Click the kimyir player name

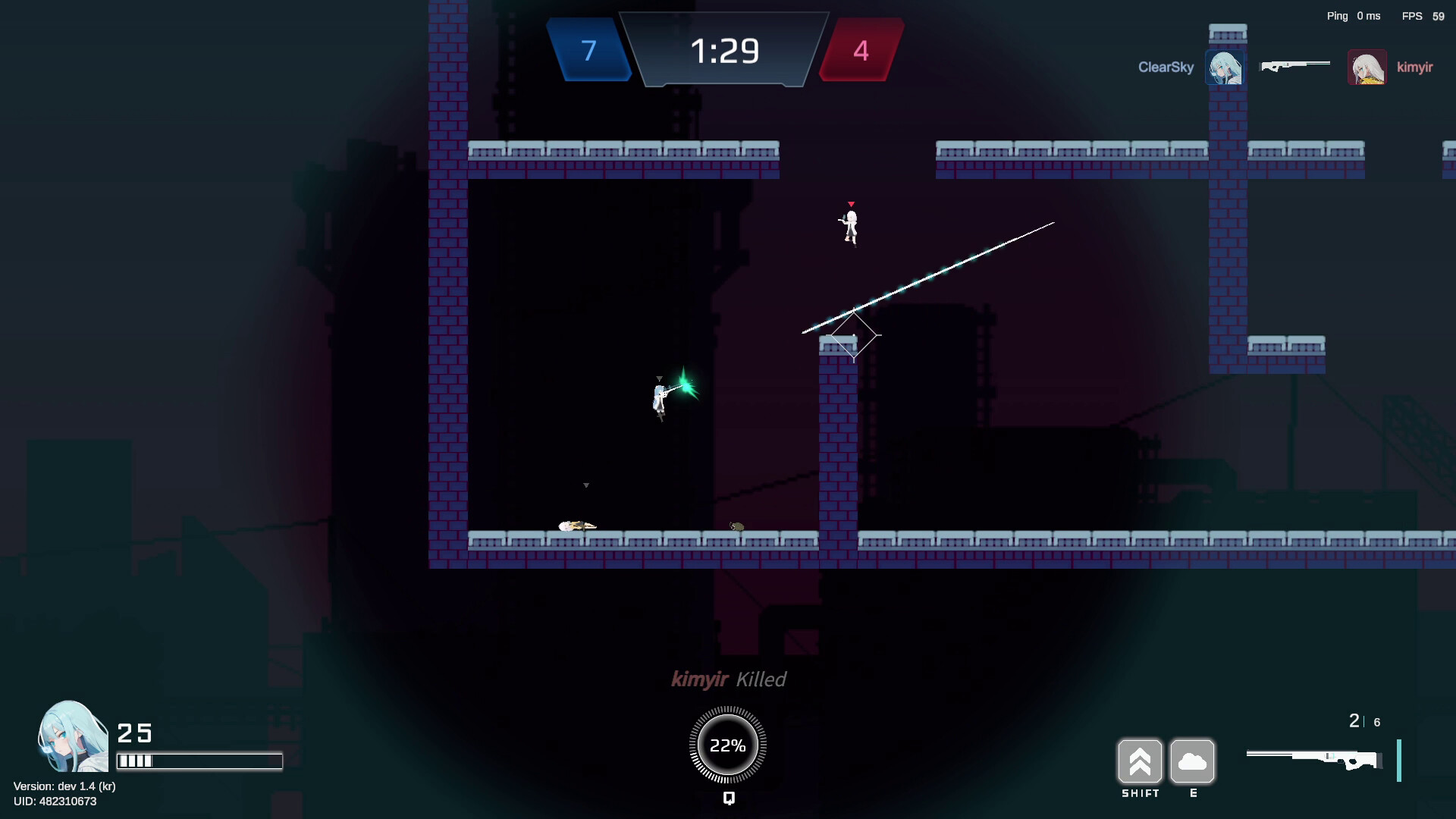coord(1415,67)
